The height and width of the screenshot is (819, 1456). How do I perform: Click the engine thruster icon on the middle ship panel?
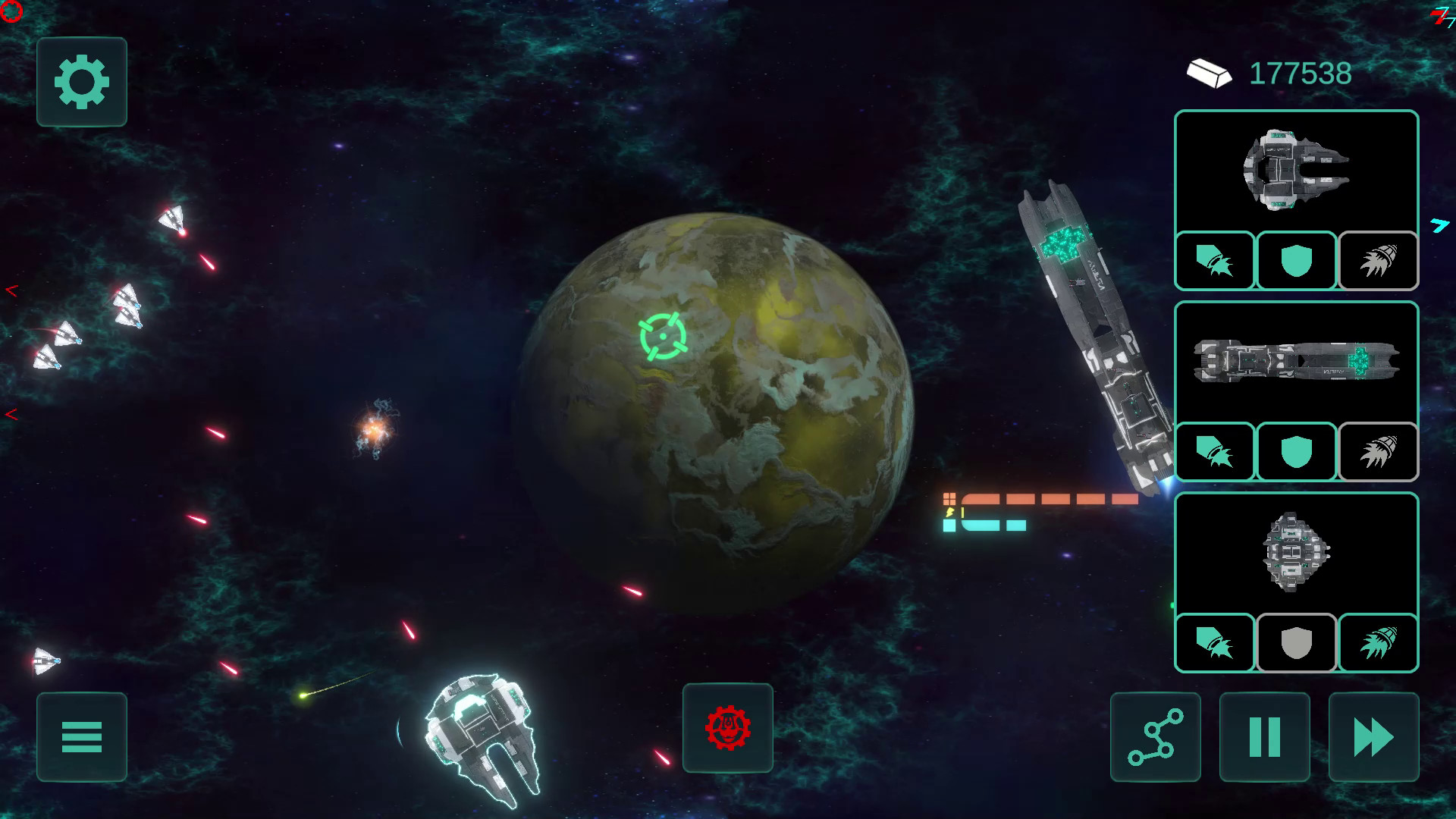click(x=1377, y=452)
